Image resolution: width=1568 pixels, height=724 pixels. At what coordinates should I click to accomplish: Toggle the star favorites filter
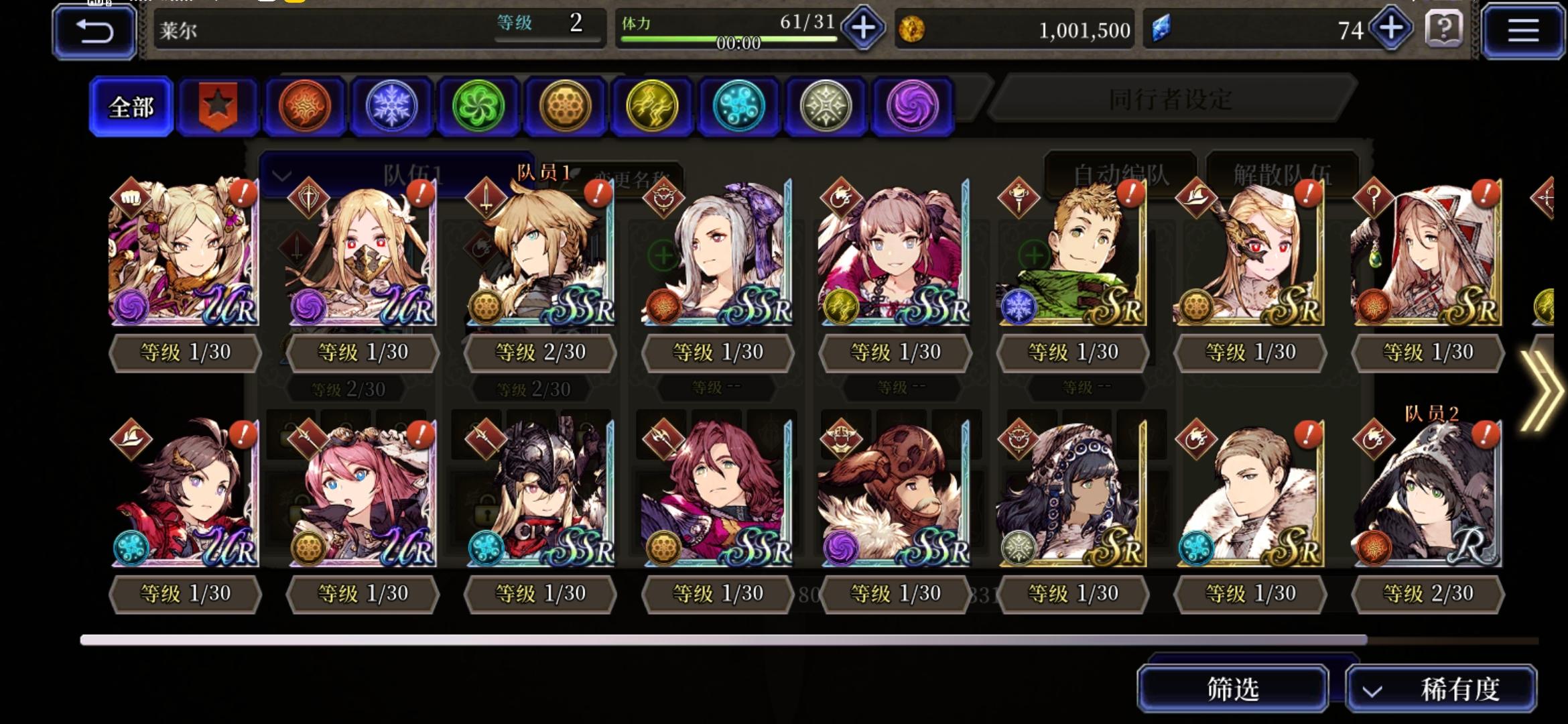217,104
